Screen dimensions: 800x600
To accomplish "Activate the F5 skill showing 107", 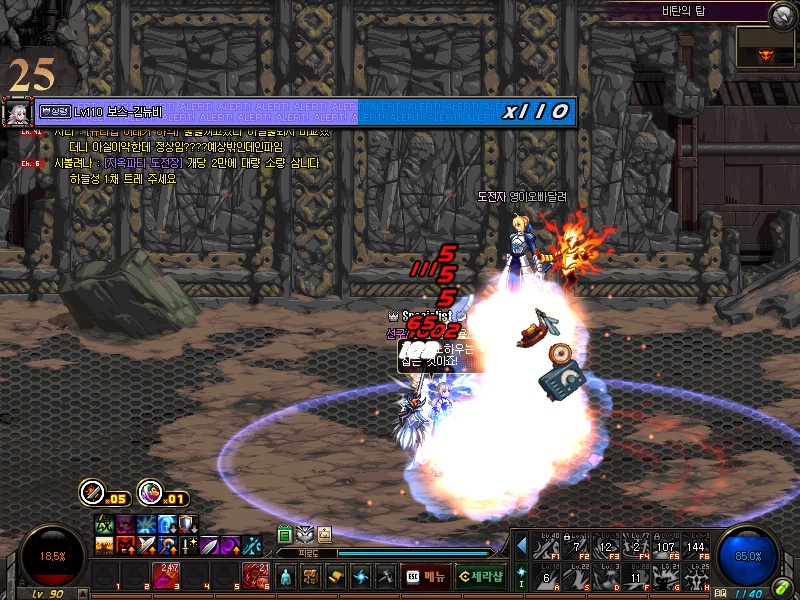I will pyautogui.click(x=666, y=546).
